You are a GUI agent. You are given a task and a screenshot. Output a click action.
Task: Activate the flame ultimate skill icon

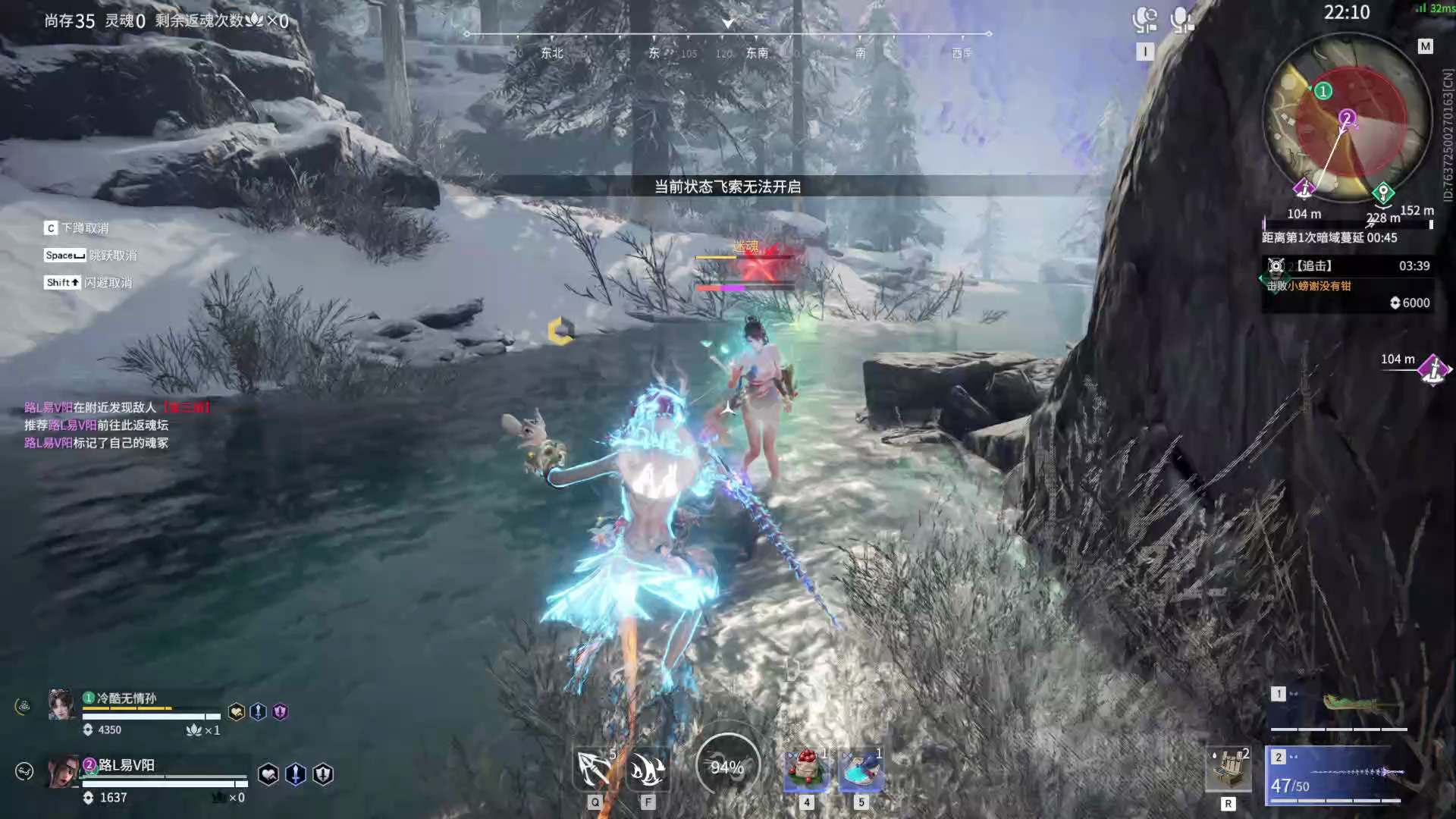coord(648,769)
